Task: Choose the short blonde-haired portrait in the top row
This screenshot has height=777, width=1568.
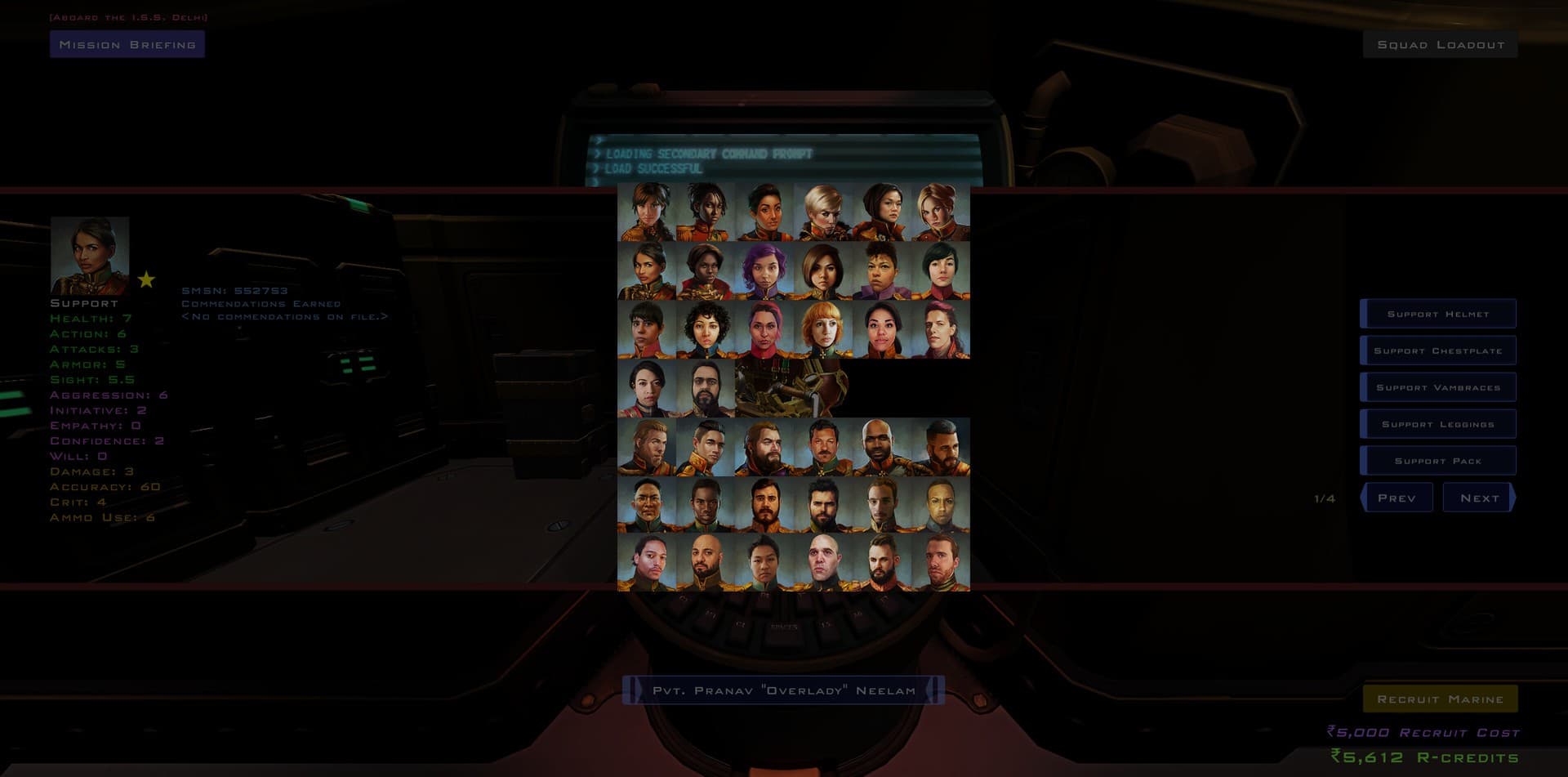Action: pyautogui.click(x=820, y=209)
